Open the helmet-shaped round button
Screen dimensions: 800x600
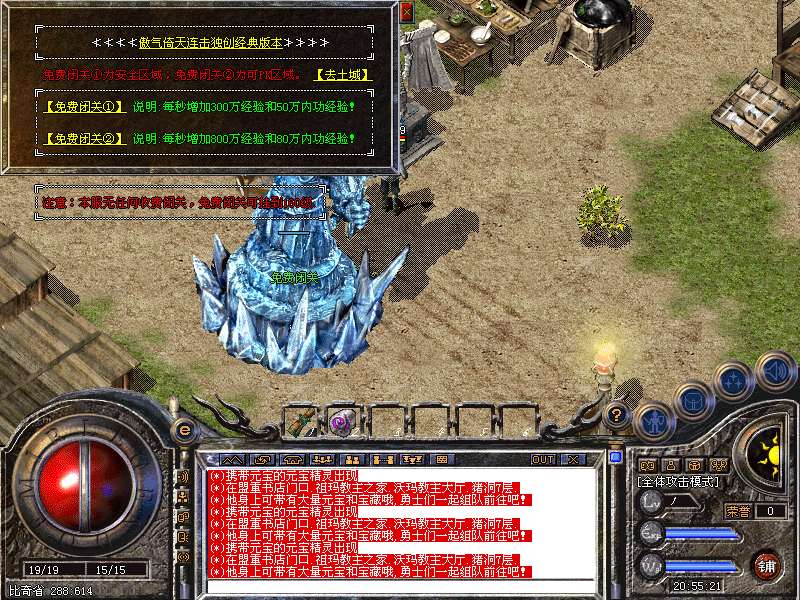tap(693, 402)
